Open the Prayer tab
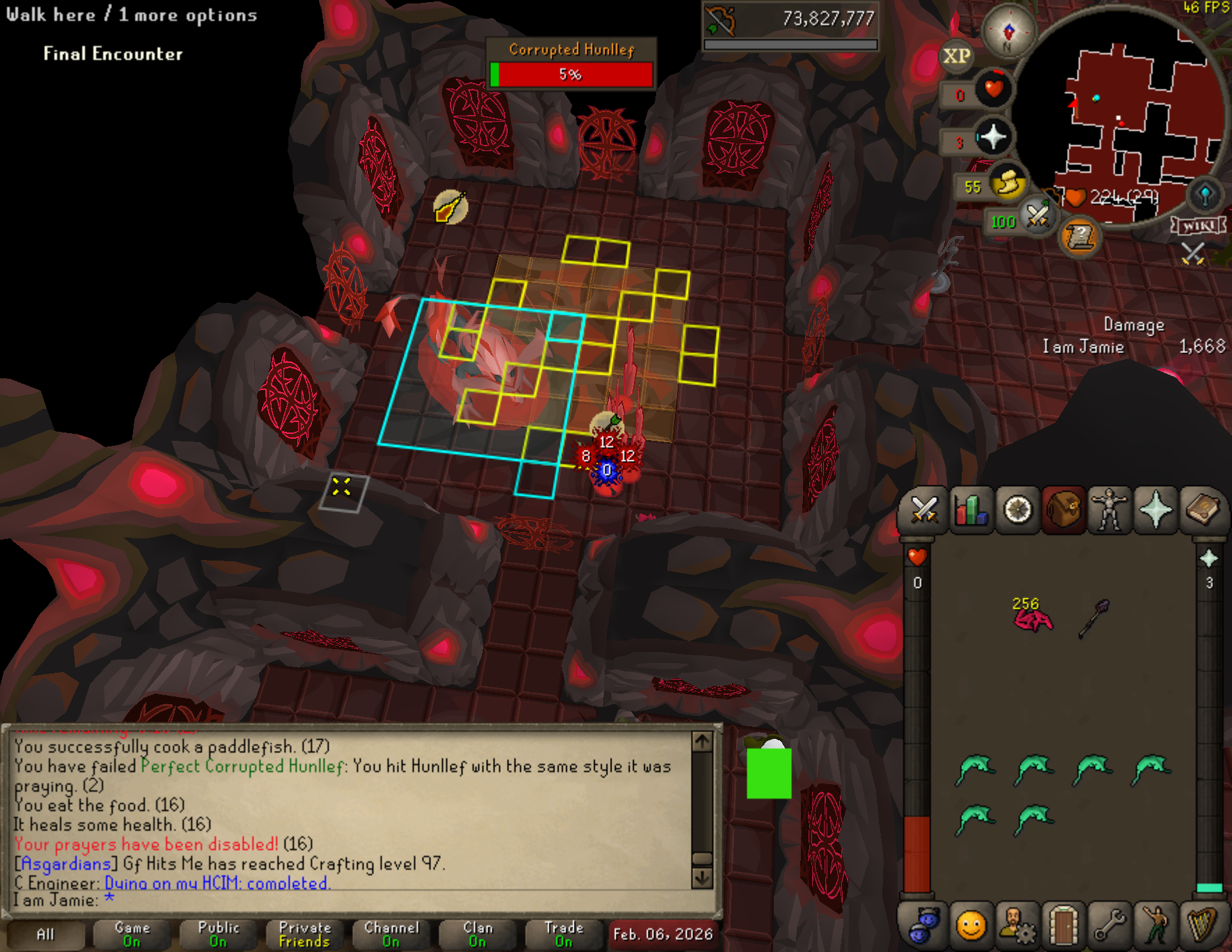 [1156, 510]
